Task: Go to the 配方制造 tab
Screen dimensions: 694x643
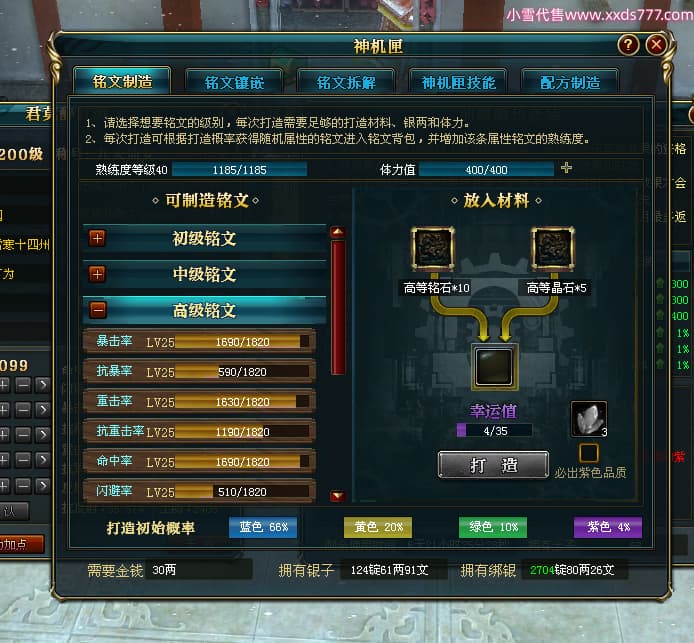Action: pos(571,81)
